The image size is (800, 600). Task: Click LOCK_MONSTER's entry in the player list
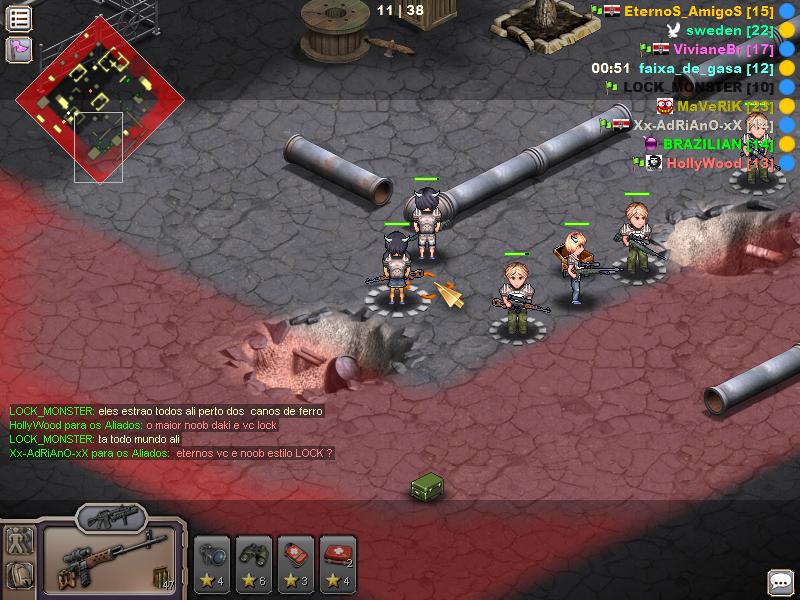[x=698, y=87]
